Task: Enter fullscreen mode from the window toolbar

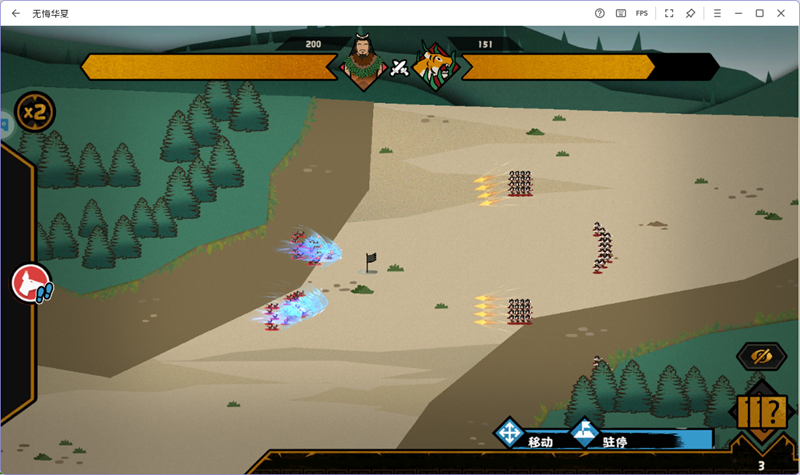Action: point(668,13)
